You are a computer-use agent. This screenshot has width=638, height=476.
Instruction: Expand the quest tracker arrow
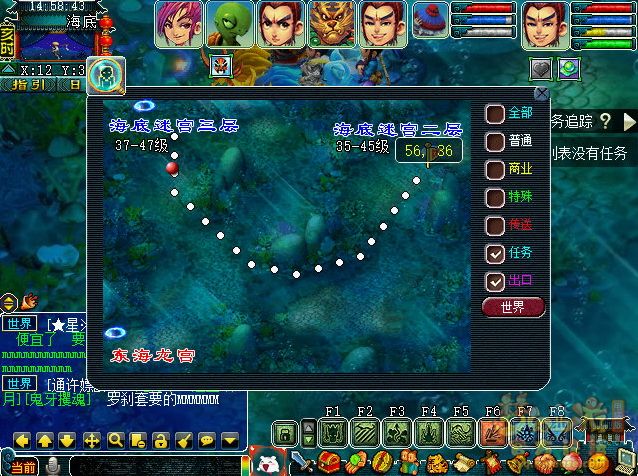[x=606, y=121]
